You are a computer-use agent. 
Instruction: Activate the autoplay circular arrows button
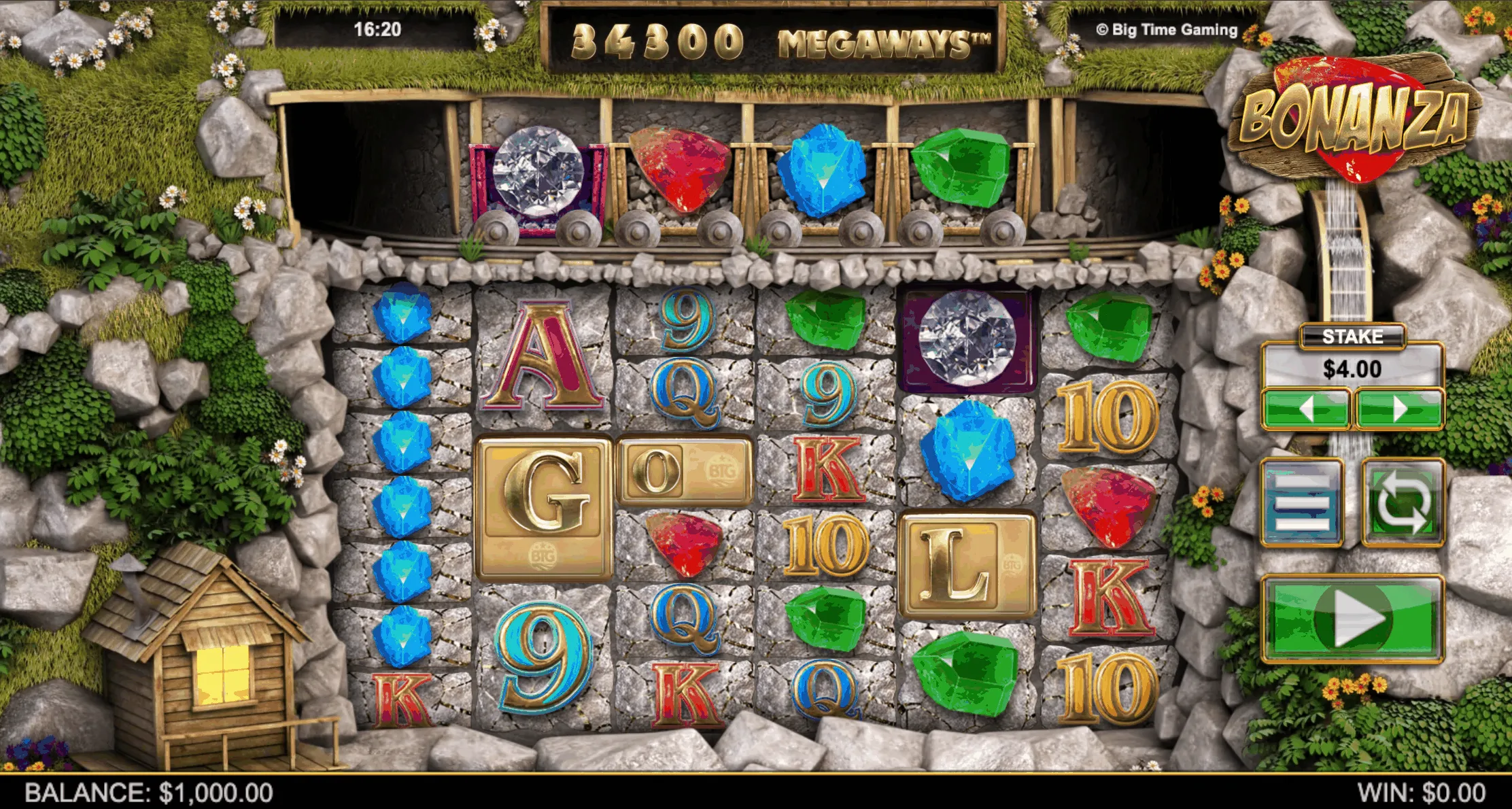[1402, 503]
